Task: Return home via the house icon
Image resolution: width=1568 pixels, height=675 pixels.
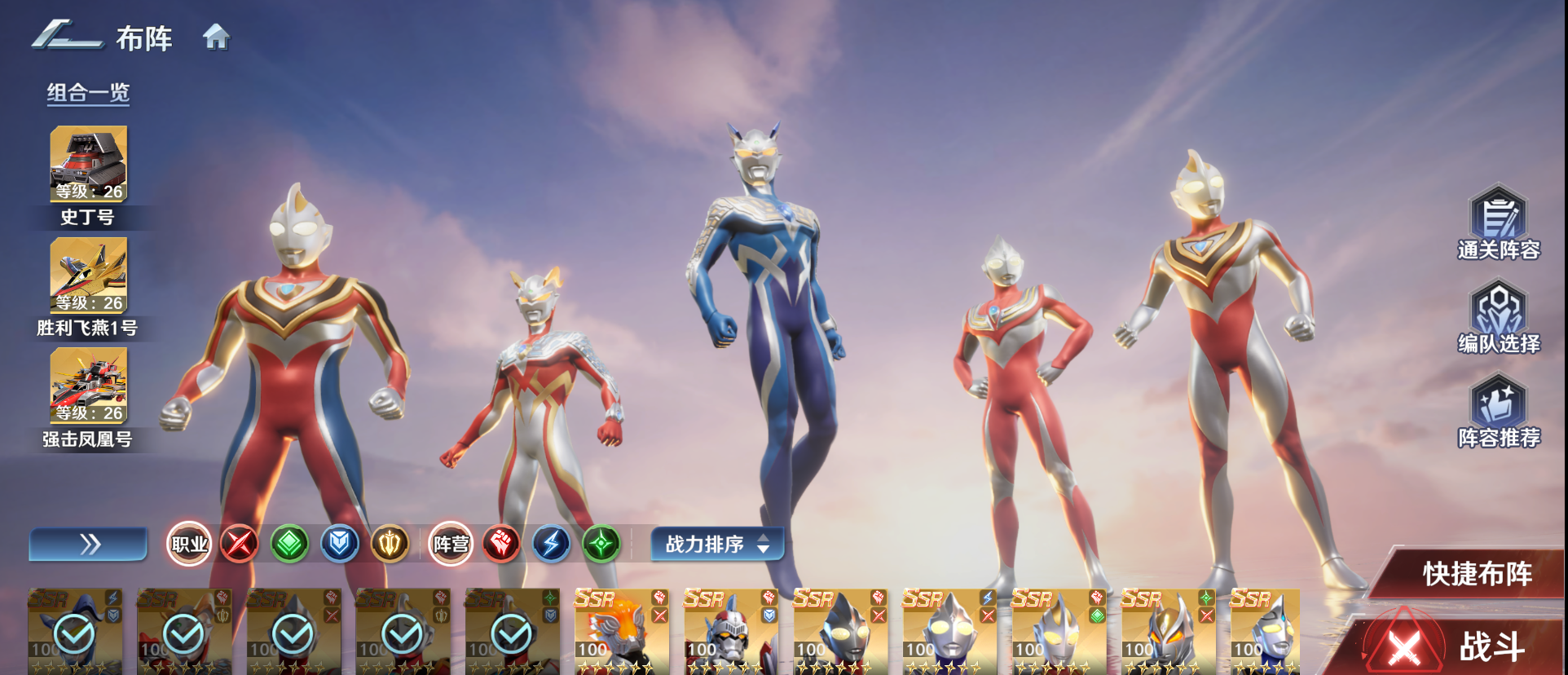Action: point(215,37)
